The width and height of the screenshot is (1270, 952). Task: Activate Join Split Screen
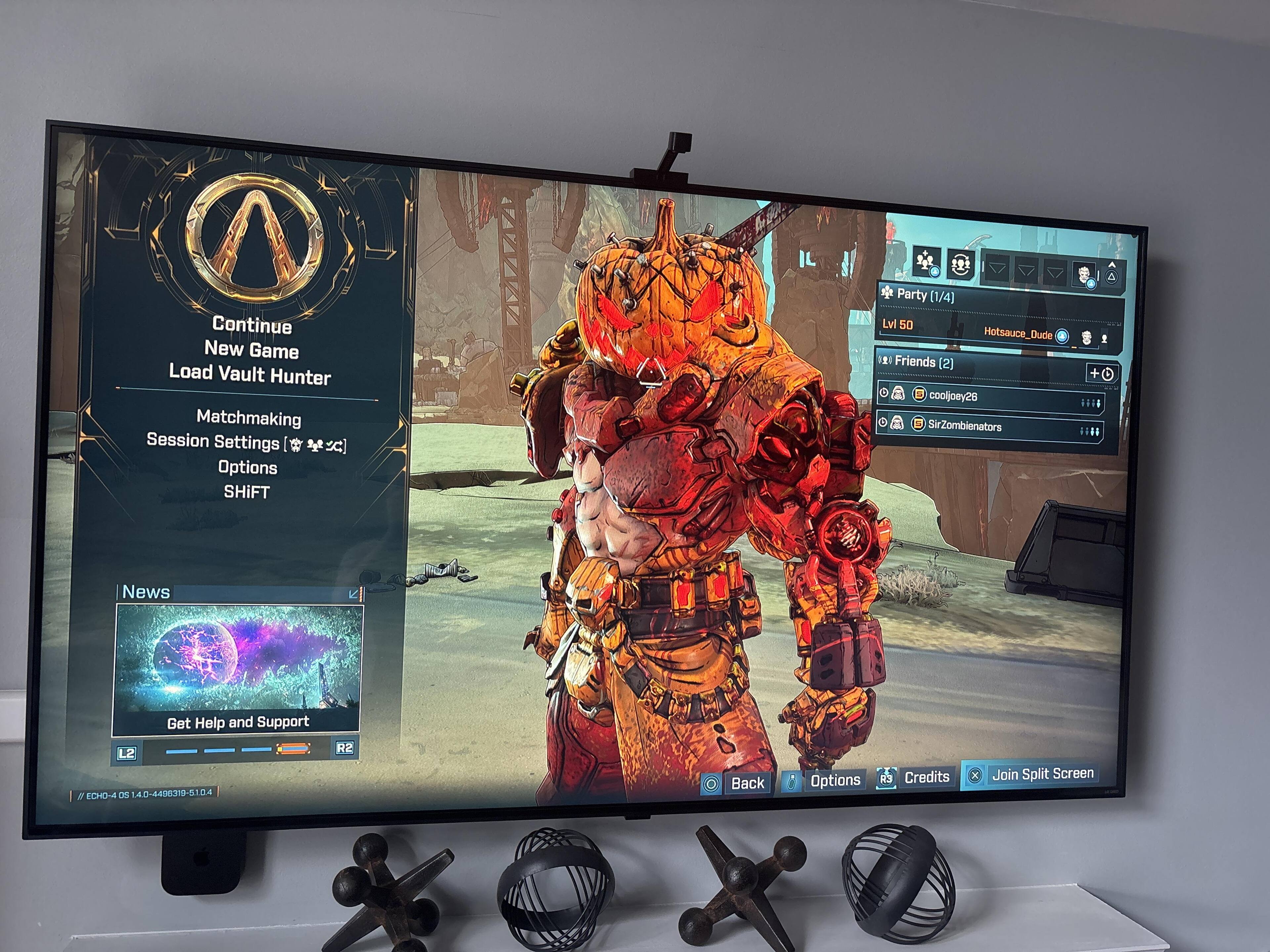pyautogui.click(x=1031, y=774)
